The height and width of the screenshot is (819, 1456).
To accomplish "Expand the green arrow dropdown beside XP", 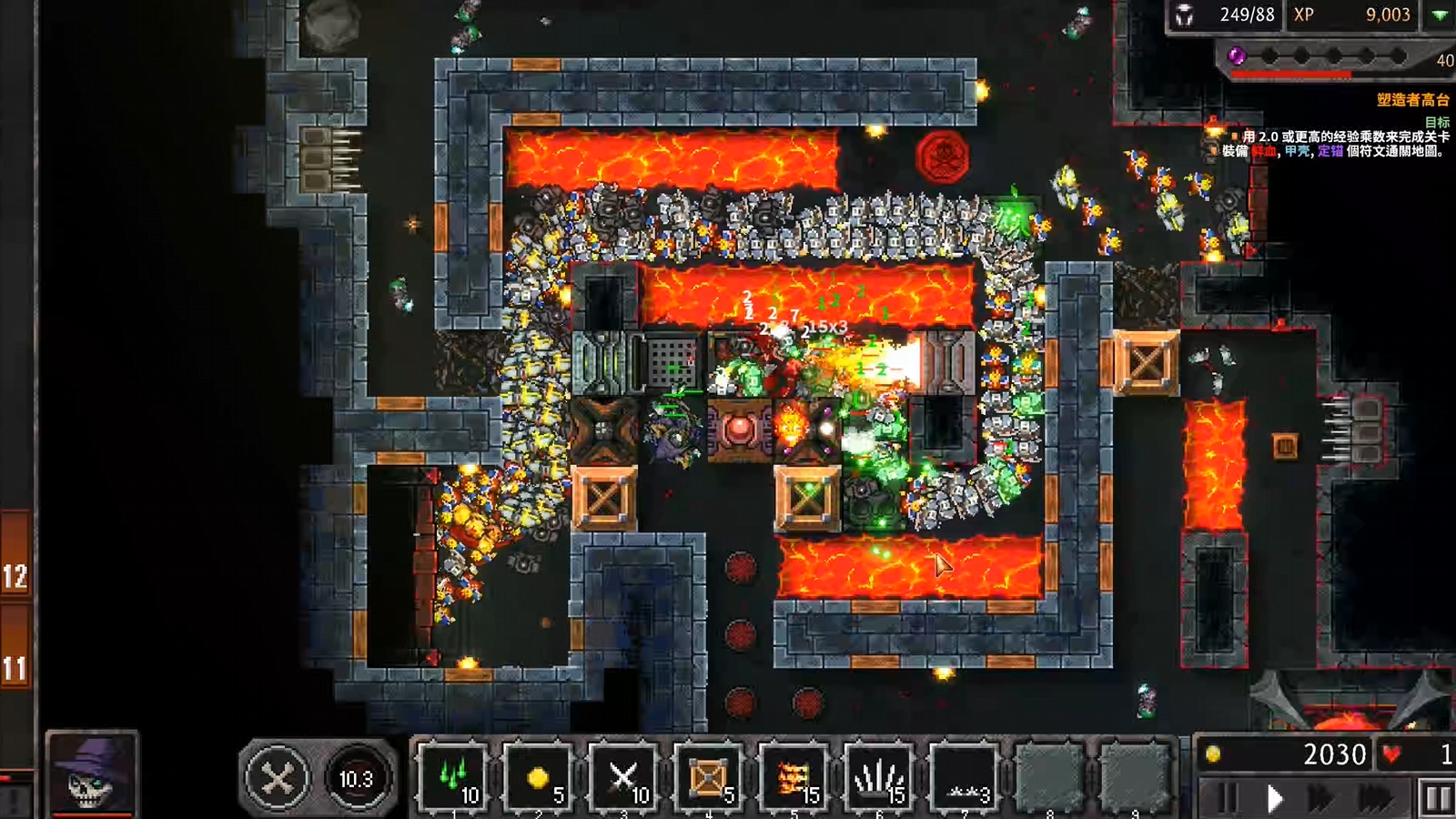I will click(x=1441, y=15).
